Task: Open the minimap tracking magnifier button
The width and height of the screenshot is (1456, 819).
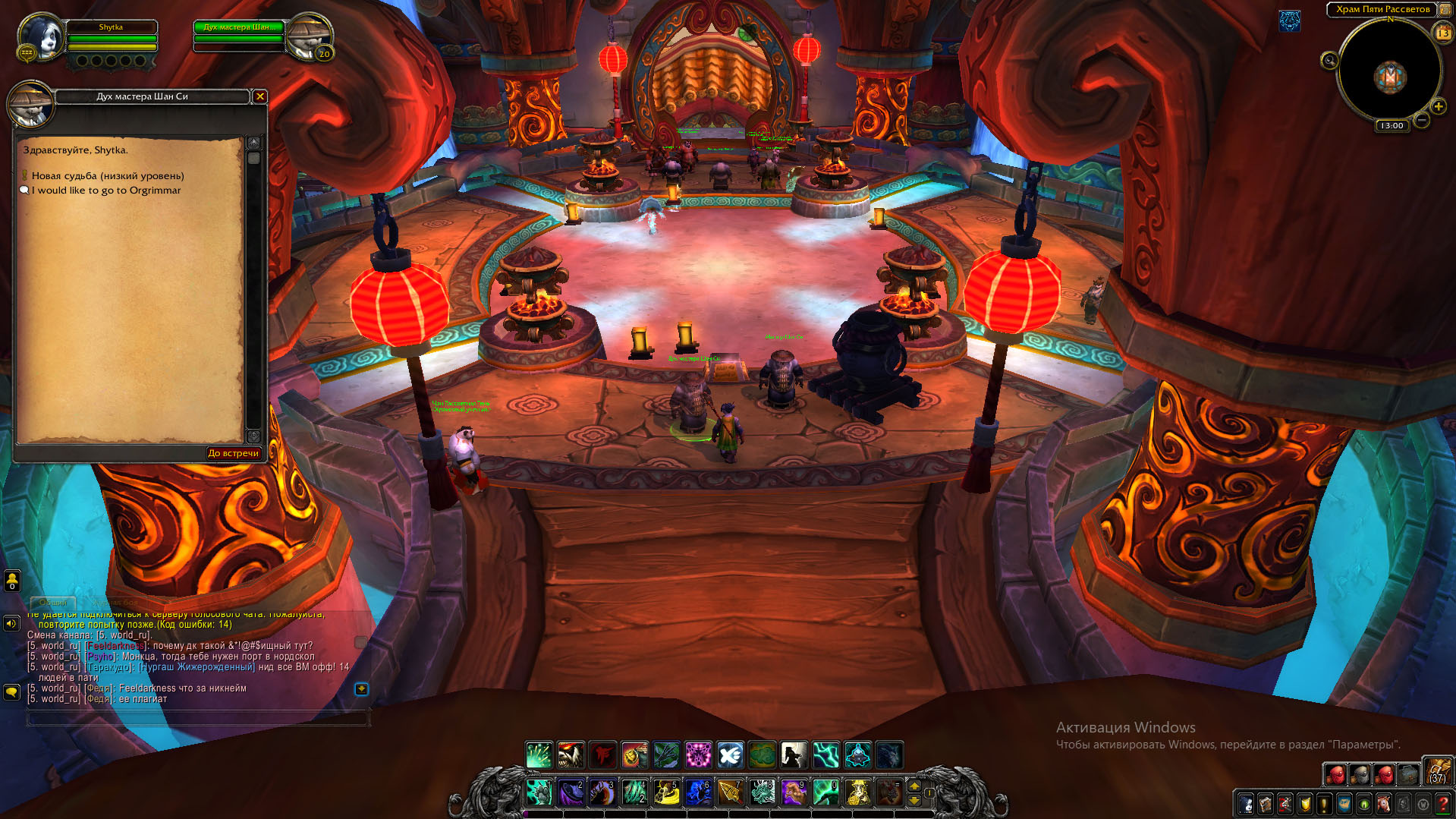Action: point(1329,61)
